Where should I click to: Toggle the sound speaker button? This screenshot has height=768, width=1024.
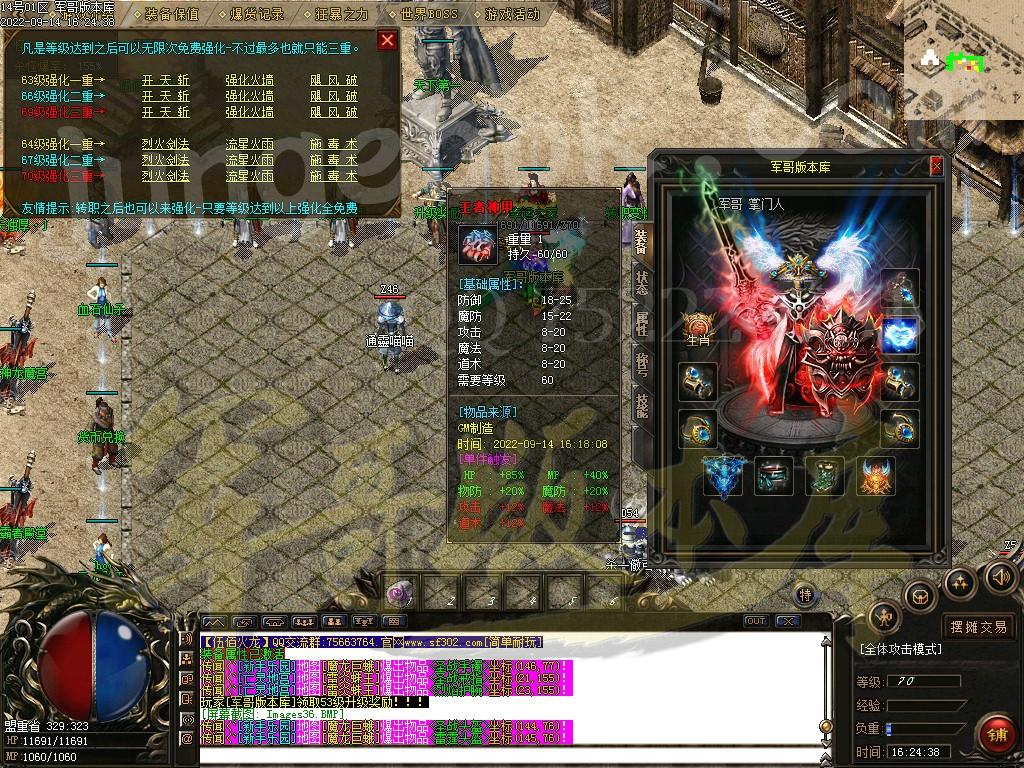coord(1000,576)
